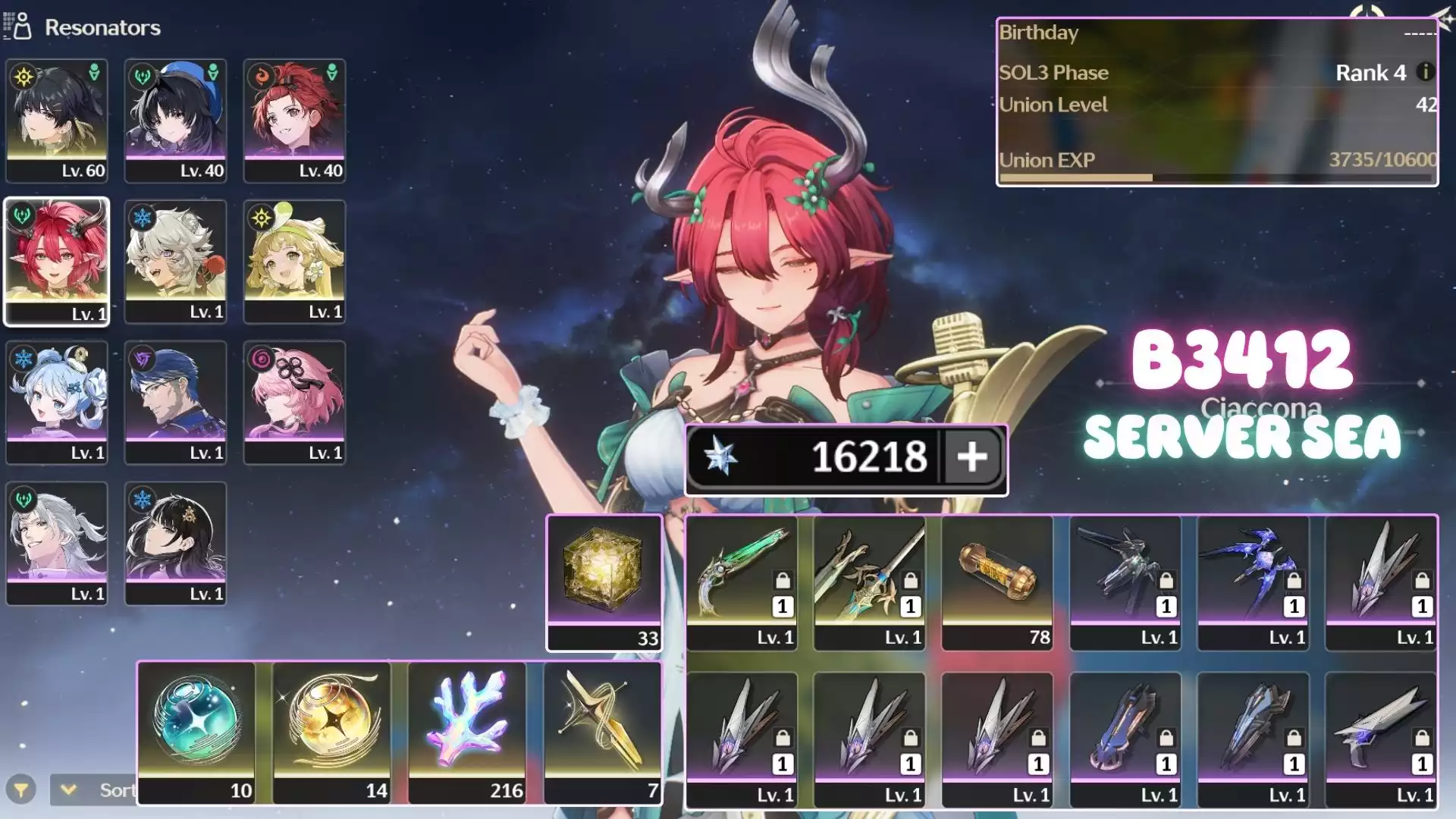Select the silver-haired grinning resonator portrait

pyautogui.click(x=57, y=543)
